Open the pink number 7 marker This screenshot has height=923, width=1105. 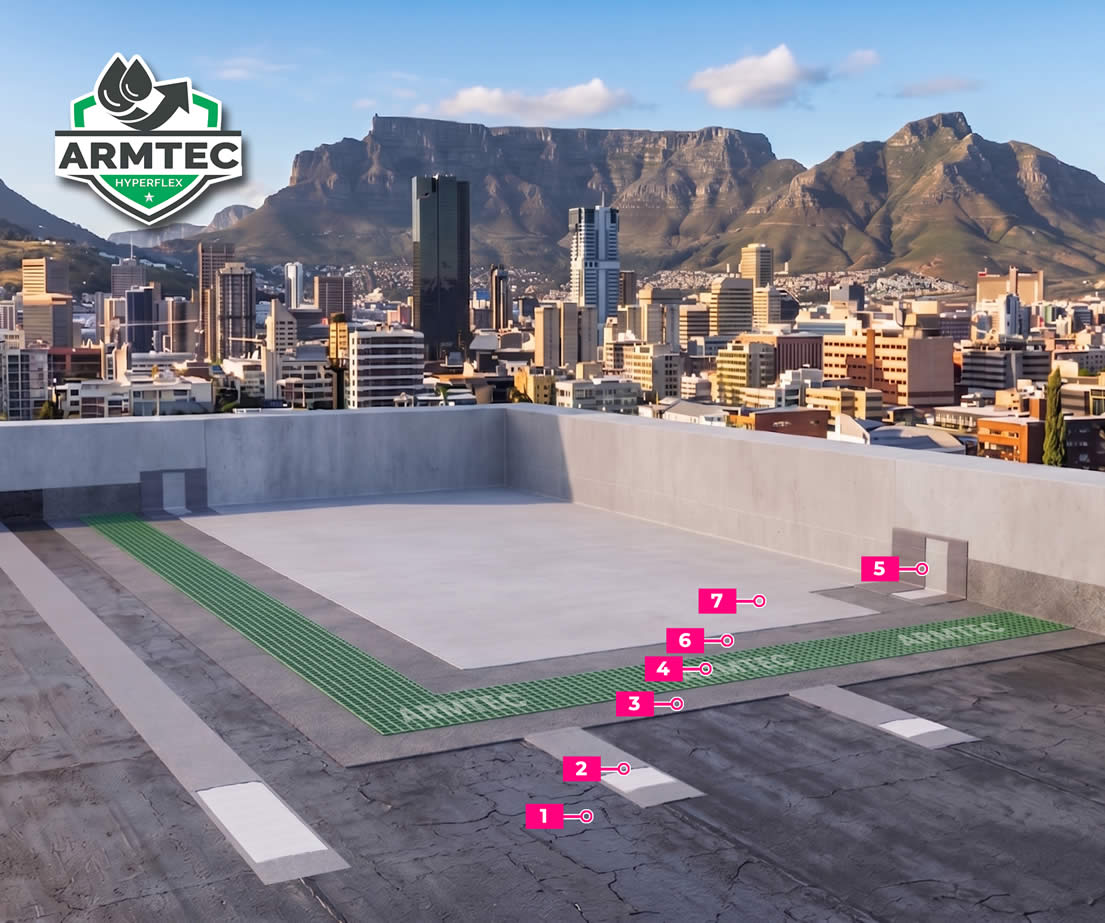point(717,601)
